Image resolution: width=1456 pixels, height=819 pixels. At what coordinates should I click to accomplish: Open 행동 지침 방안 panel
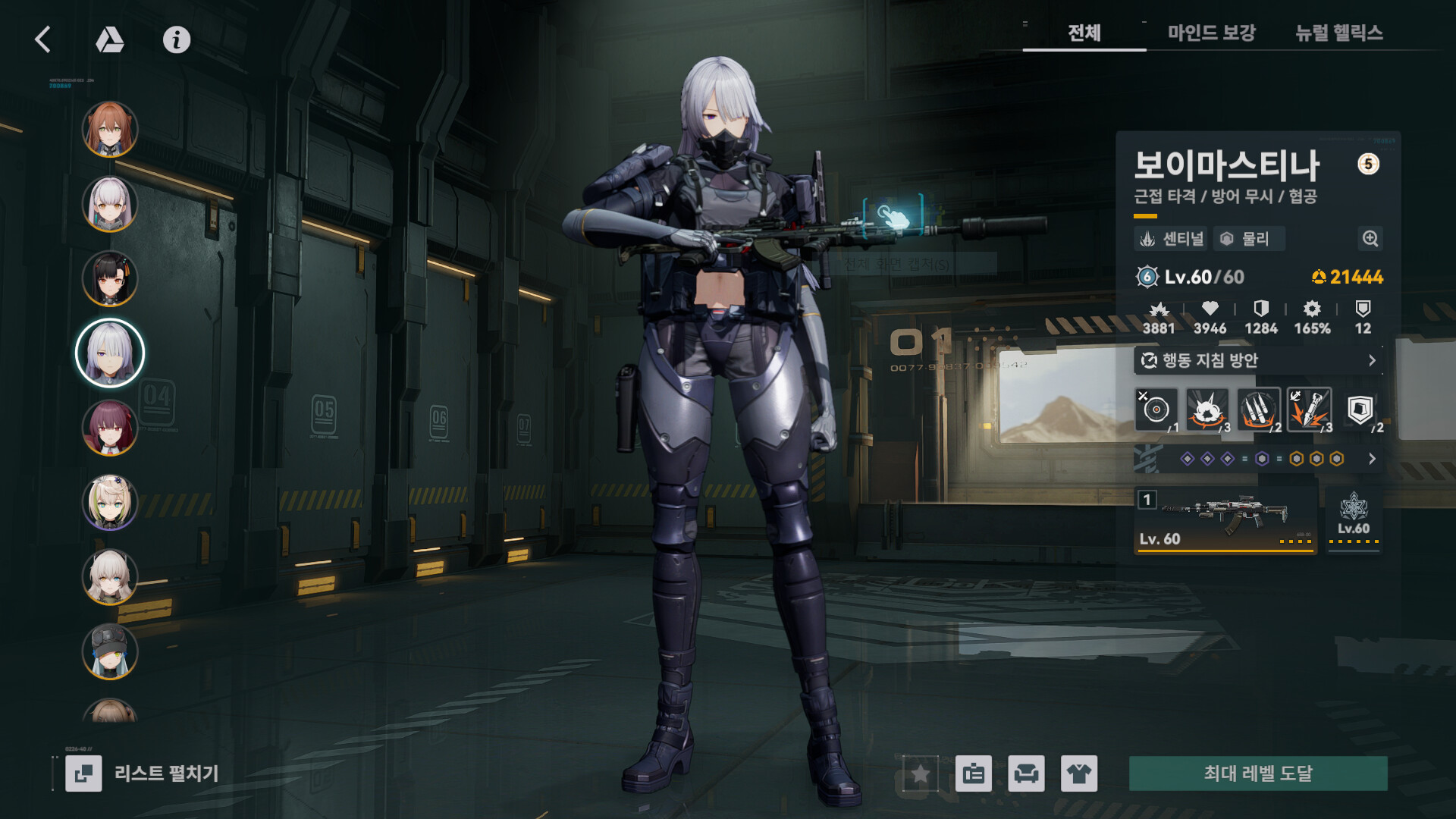(1258, 360)
